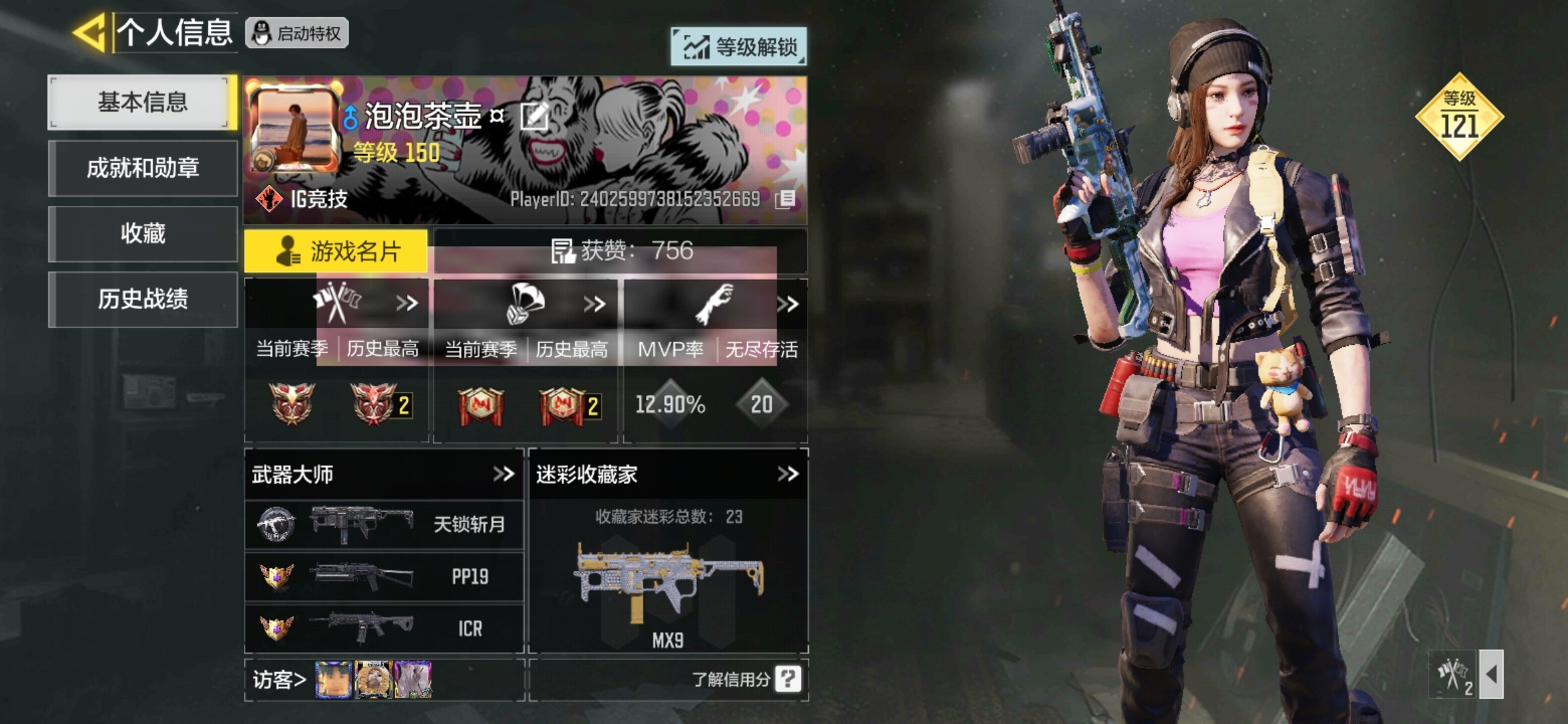Copy the PlayerID number

pyautogui.click(x=785, y=199)
